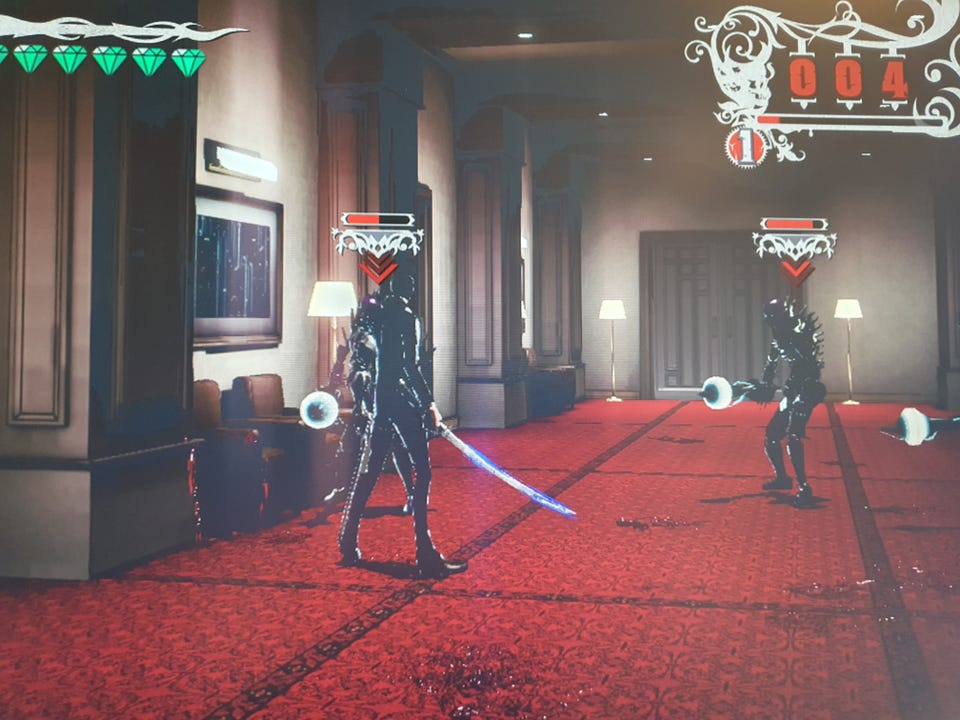Select the red chevron marker above the left enemy
This screenshot has width=960, height=720.
(378, 268)
